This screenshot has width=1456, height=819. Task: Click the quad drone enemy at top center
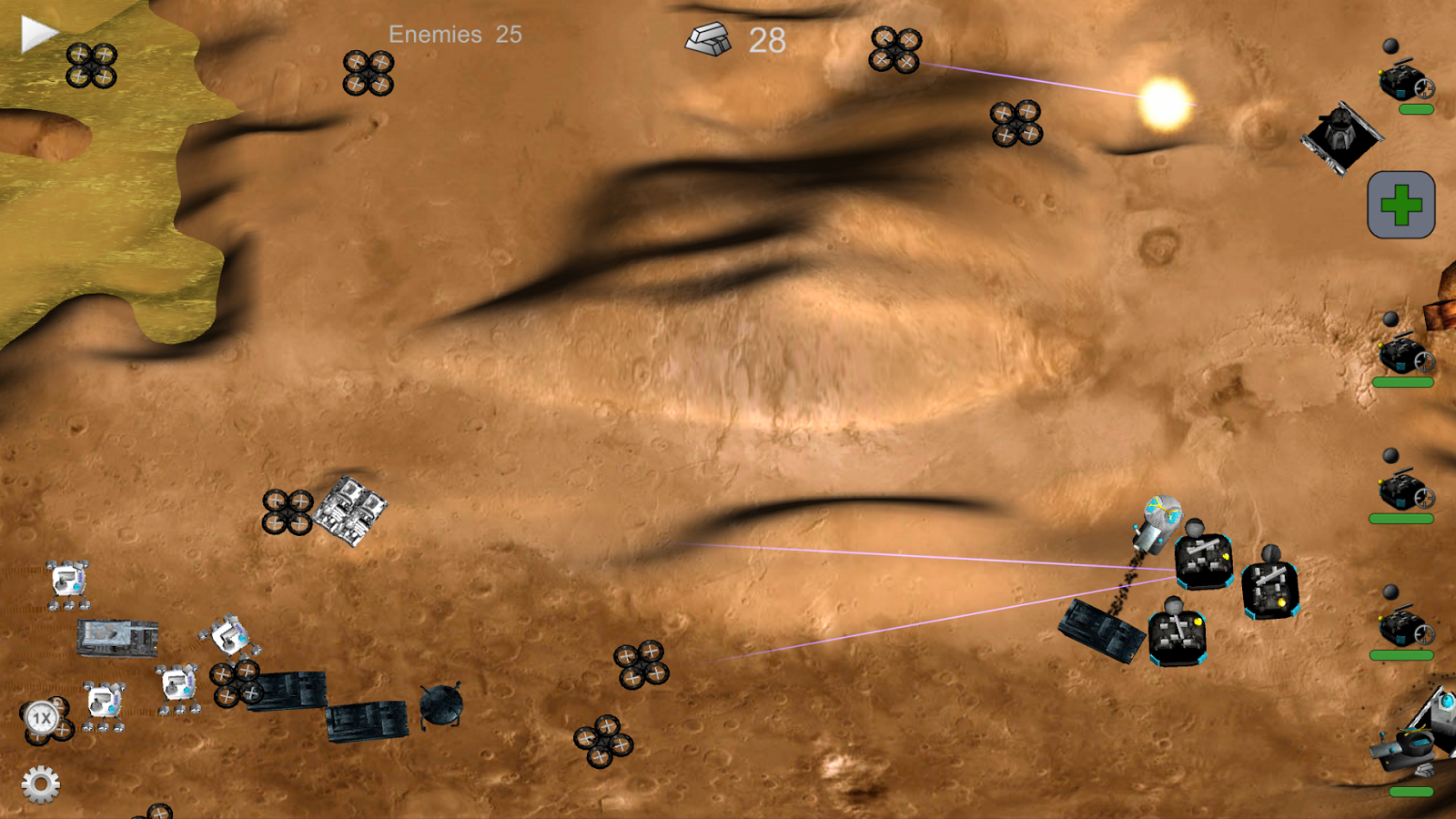tap(896, 50)
